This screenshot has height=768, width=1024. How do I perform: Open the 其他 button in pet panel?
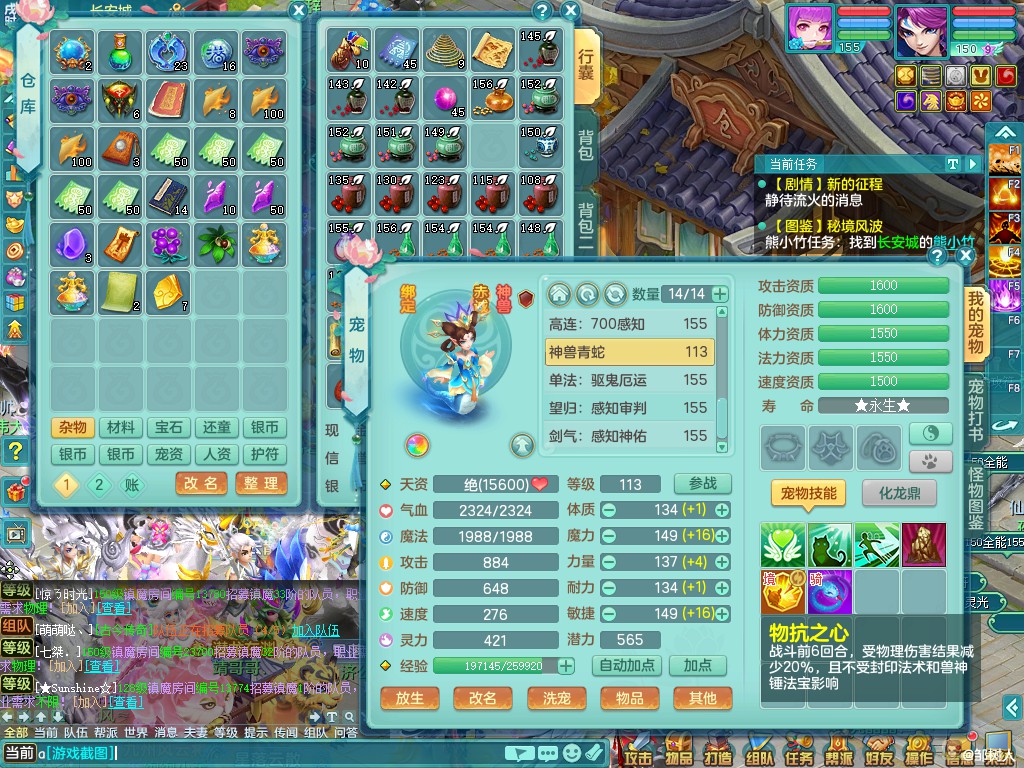point(702,698)
